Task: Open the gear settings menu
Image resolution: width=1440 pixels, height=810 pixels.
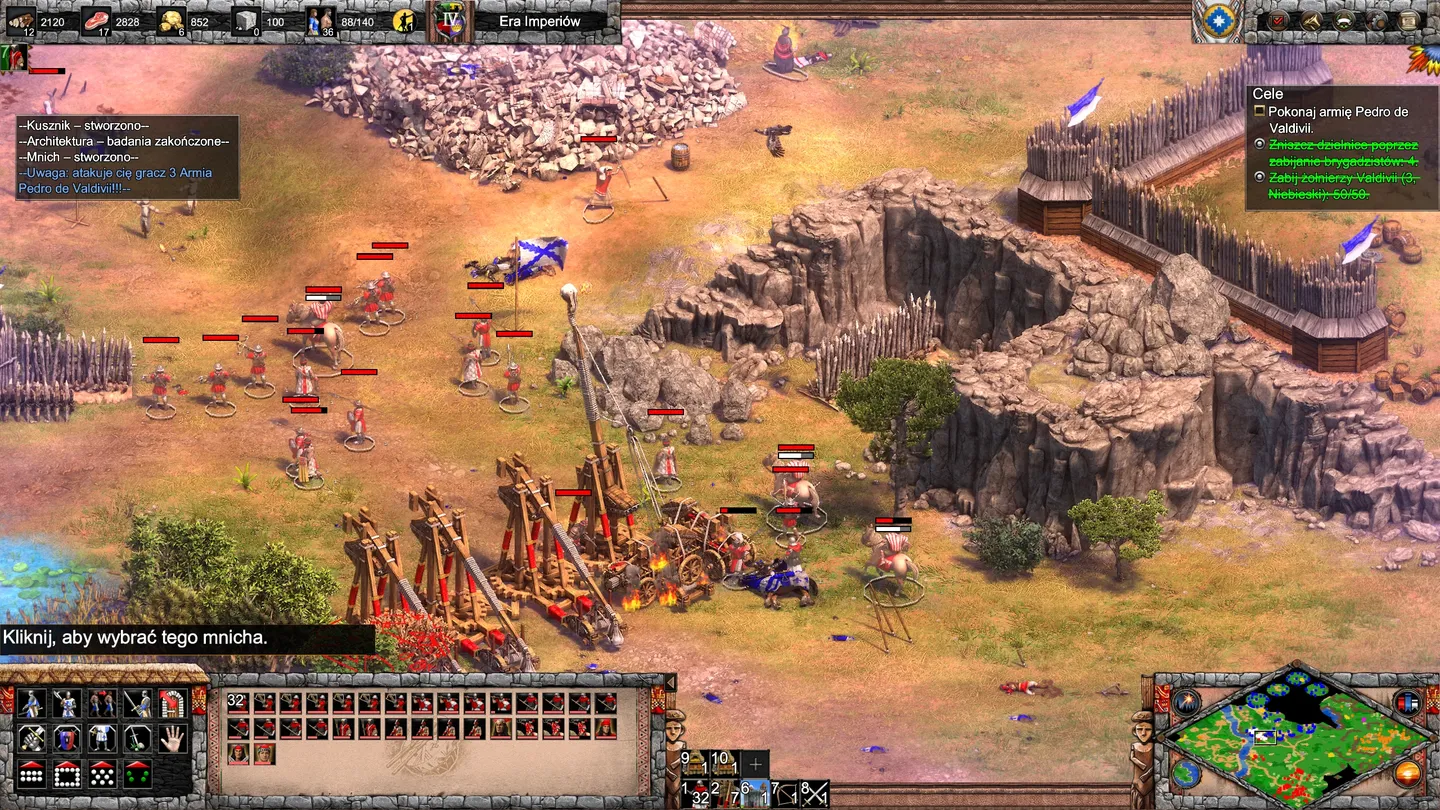Action: tap(1375, 20)
